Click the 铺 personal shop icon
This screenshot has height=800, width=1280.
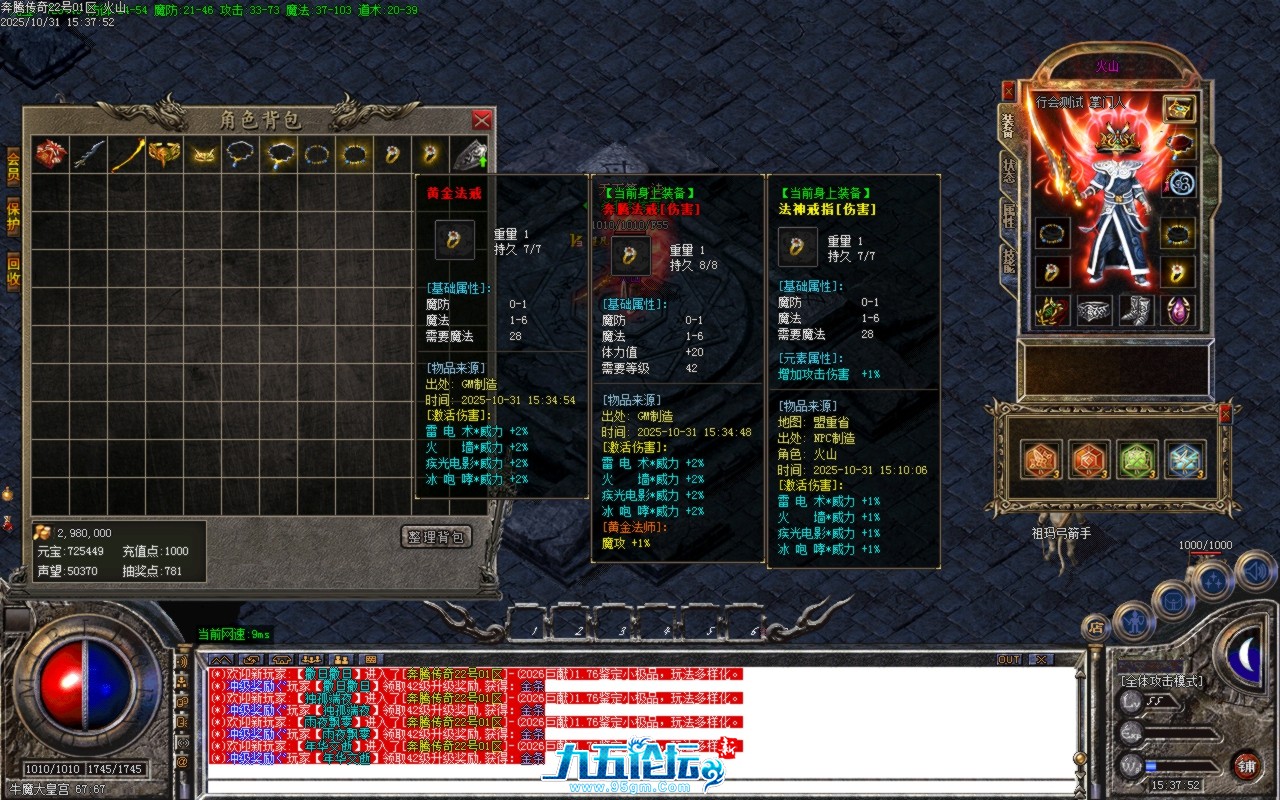(x=1249, y=766)
